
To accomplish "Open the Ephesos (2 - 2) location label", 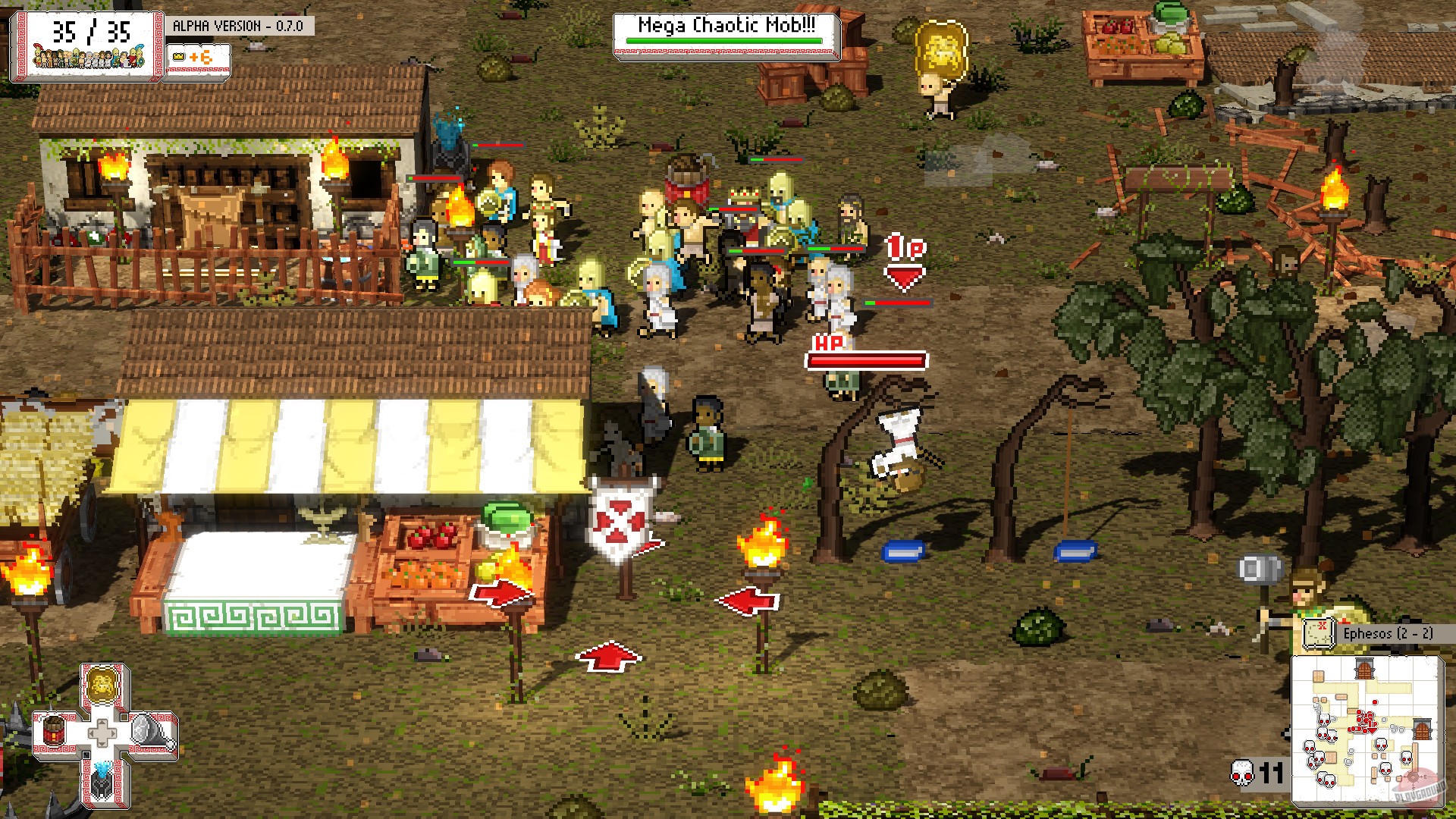I will click(1389, 634).
